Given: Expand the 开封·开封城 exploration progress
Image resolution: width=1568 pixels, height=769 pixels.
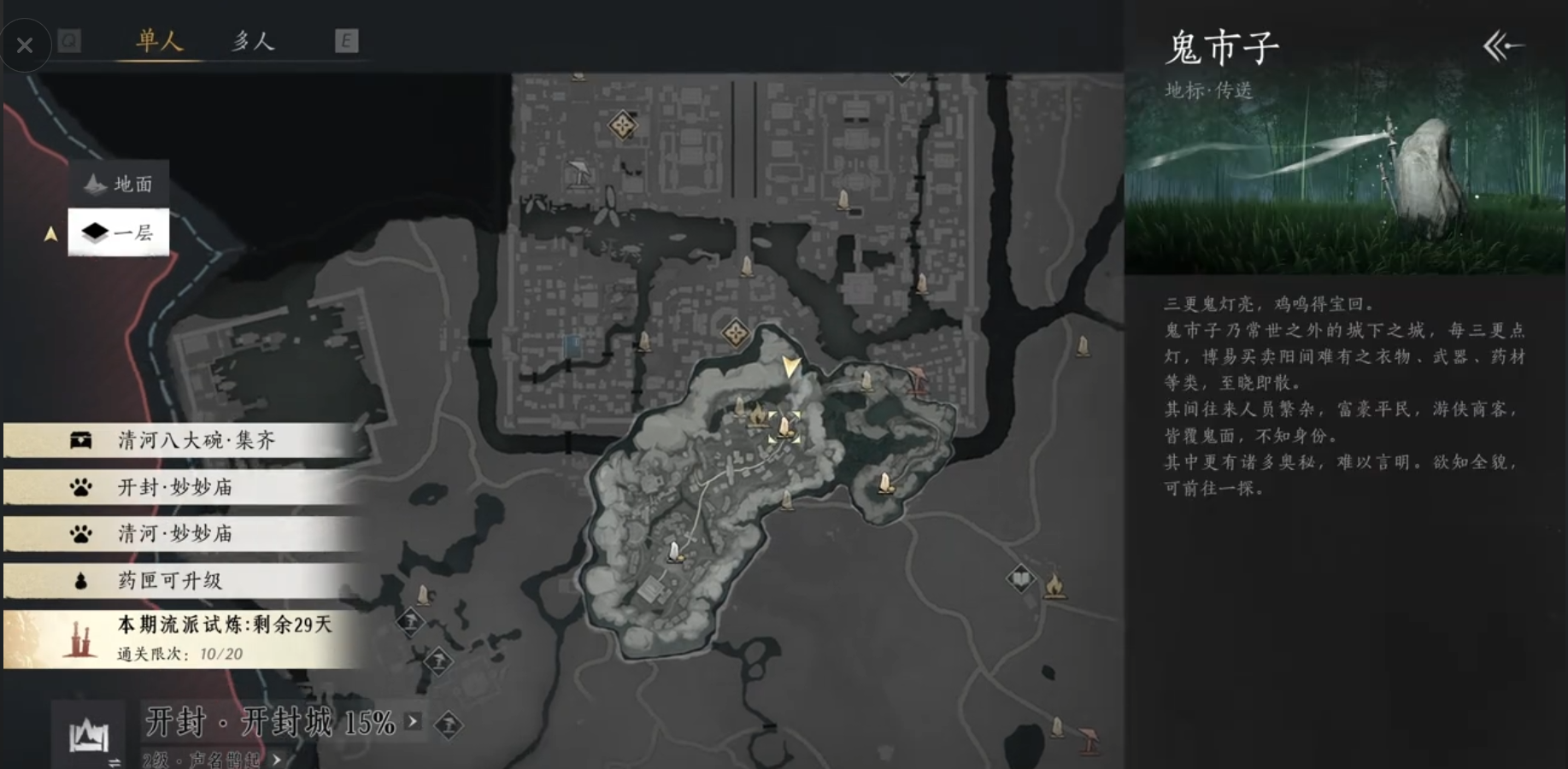Looking at the screenshot, I should coord(414,721).
